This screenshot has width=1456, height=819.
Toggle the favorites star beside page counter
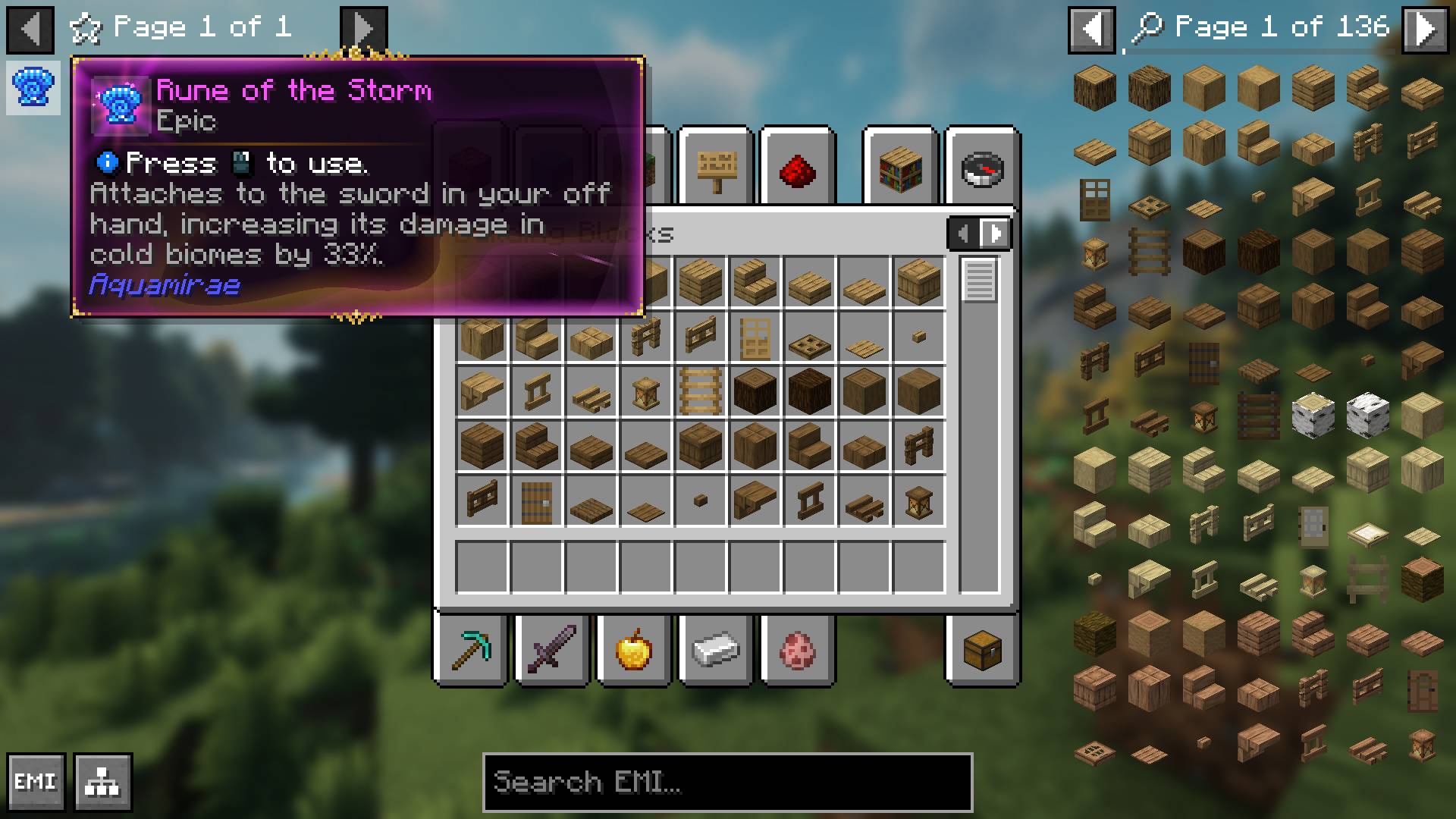point(86,27)
